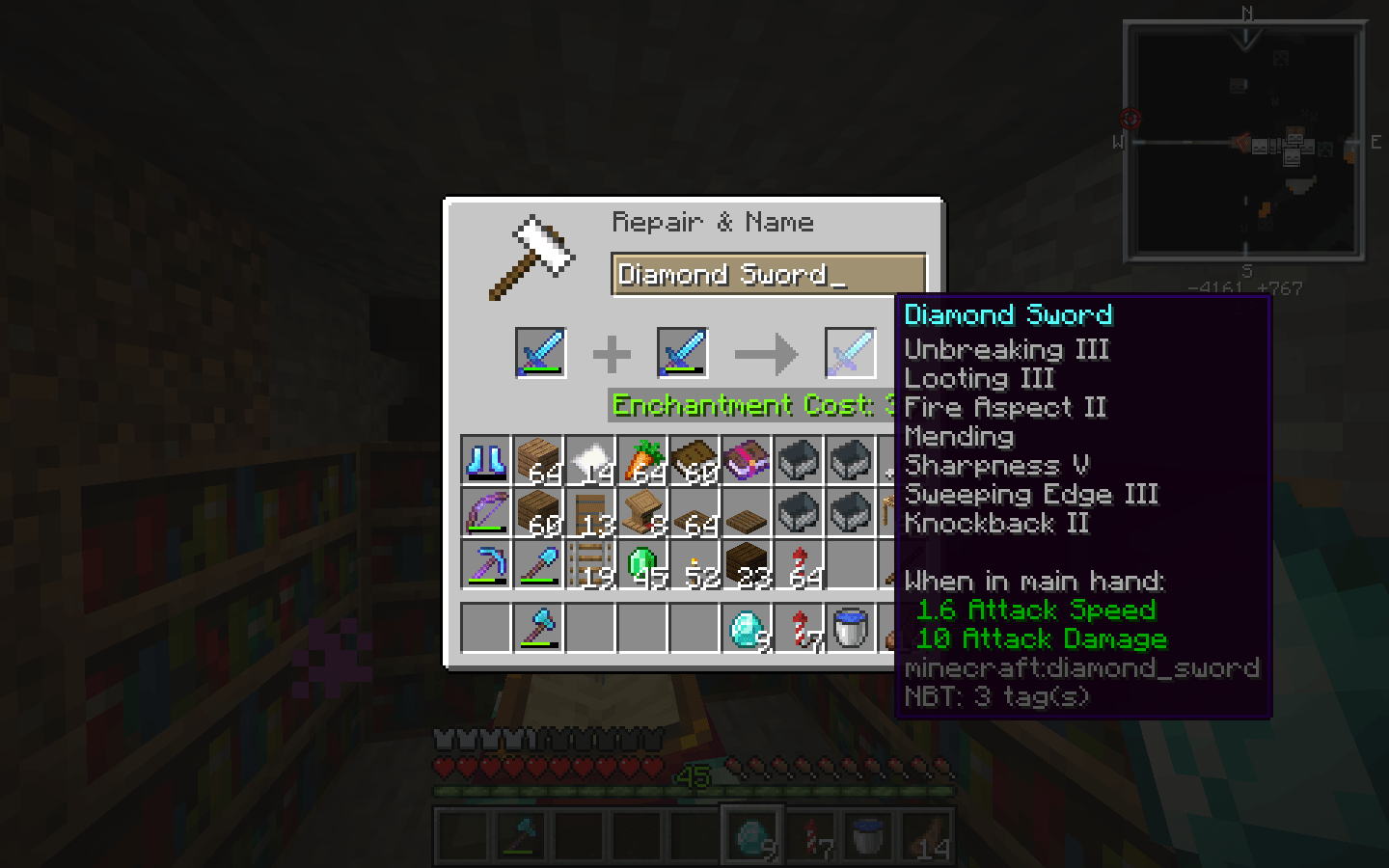Viewport: 1389px width, 868px height.
Task: Click the stack of 52 torches
Action: tap(694, 565)
